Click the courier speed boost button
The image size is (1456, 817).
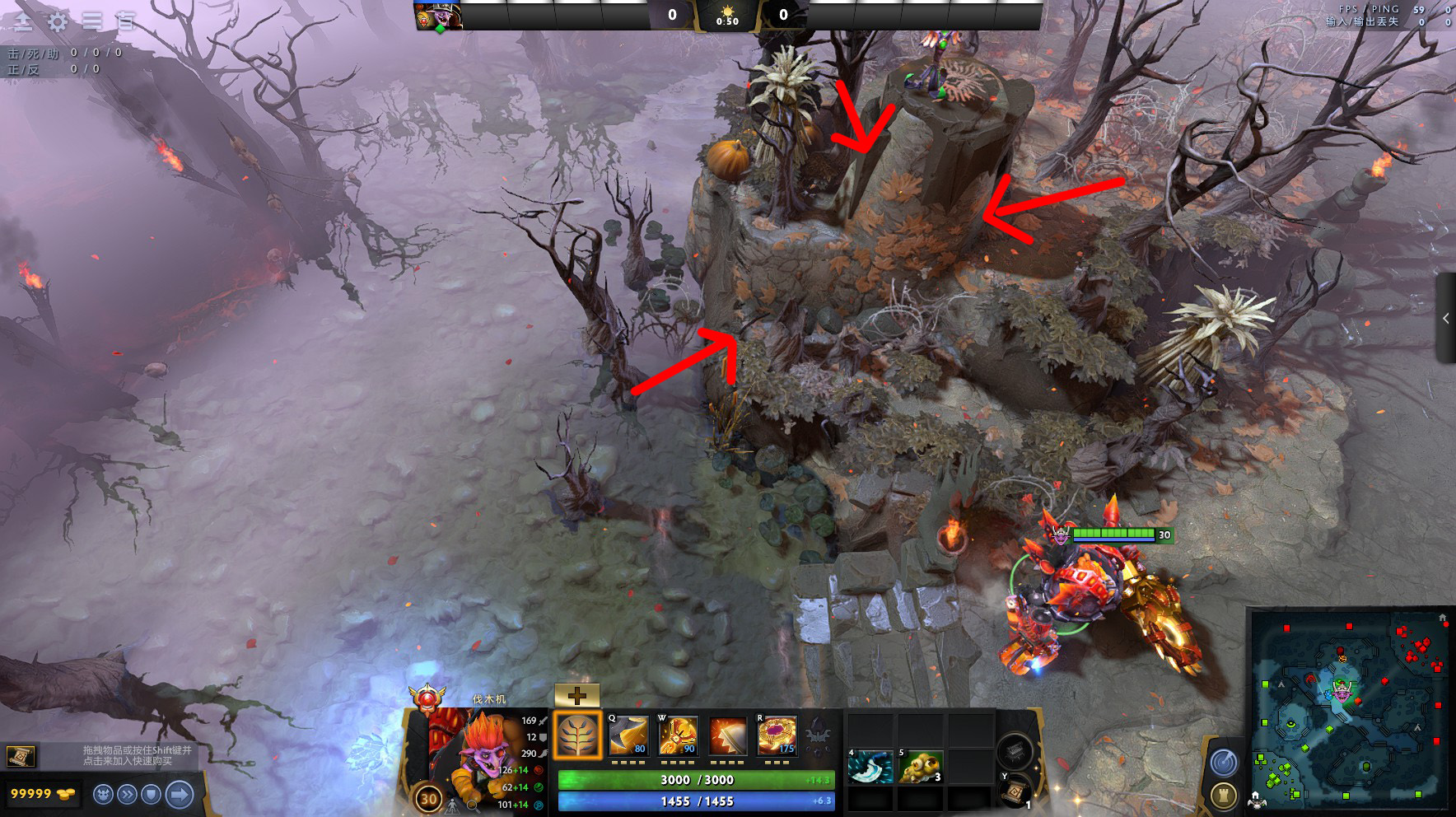[x=126, y=794]
